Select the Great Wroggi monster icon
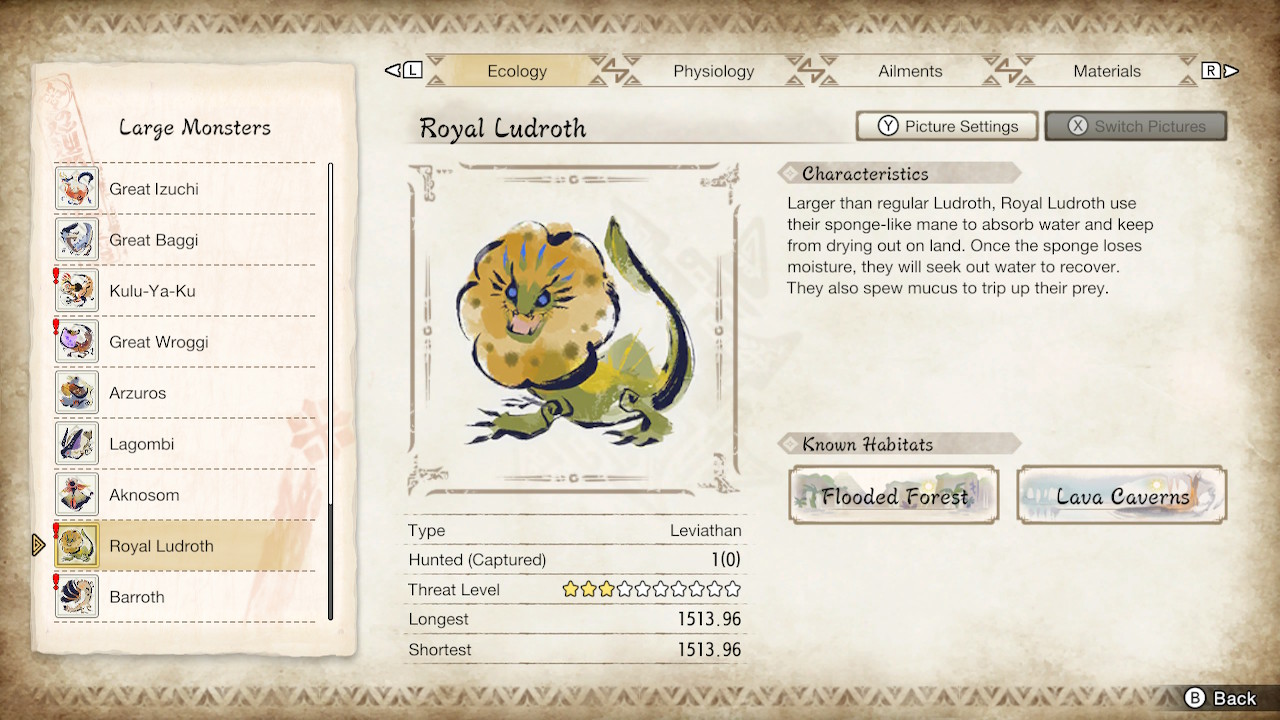This screenshot has height=720, width=1280. point(76,341)
